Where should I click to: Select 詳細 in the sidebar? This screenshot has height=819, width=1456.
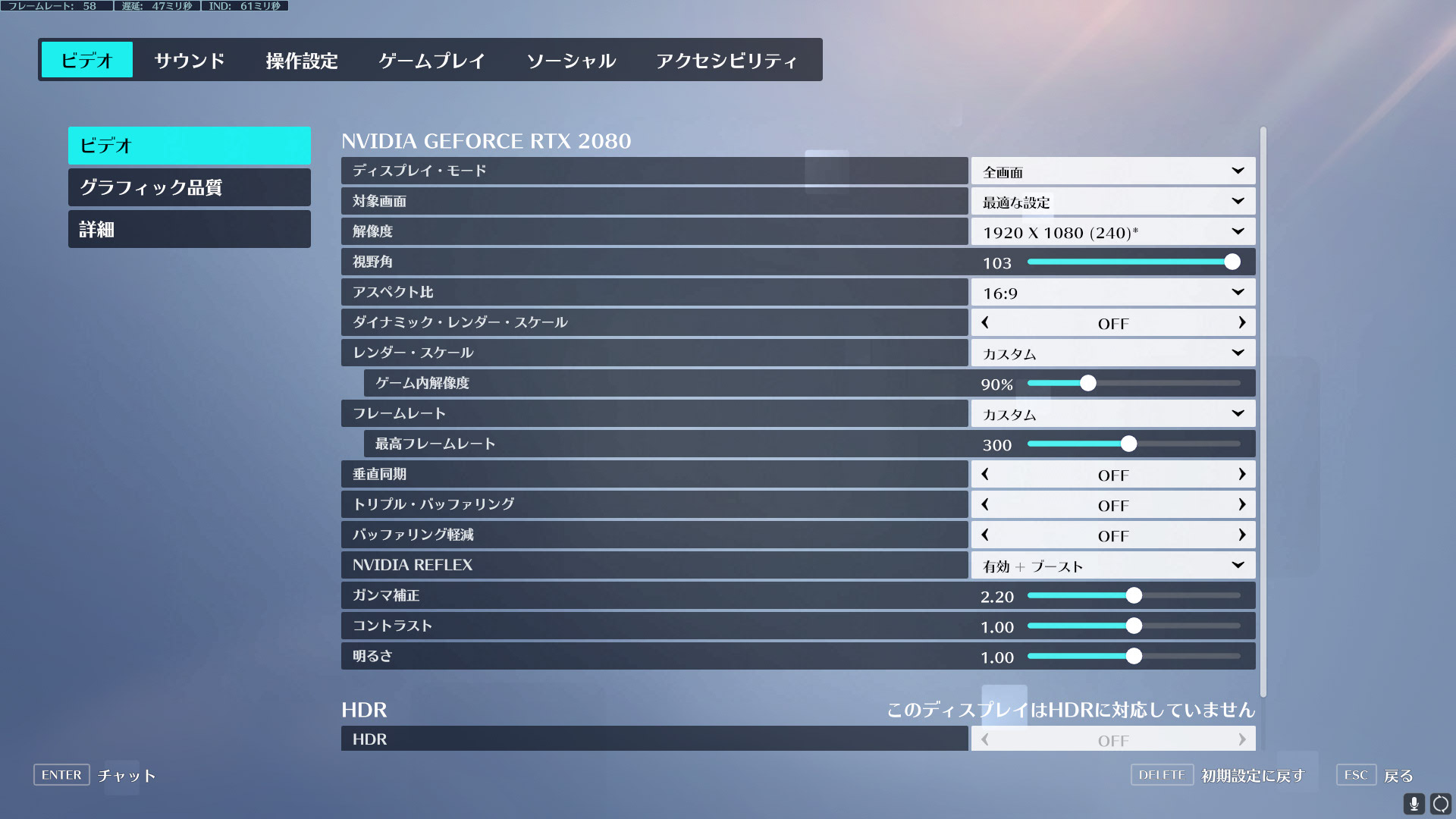189,229
